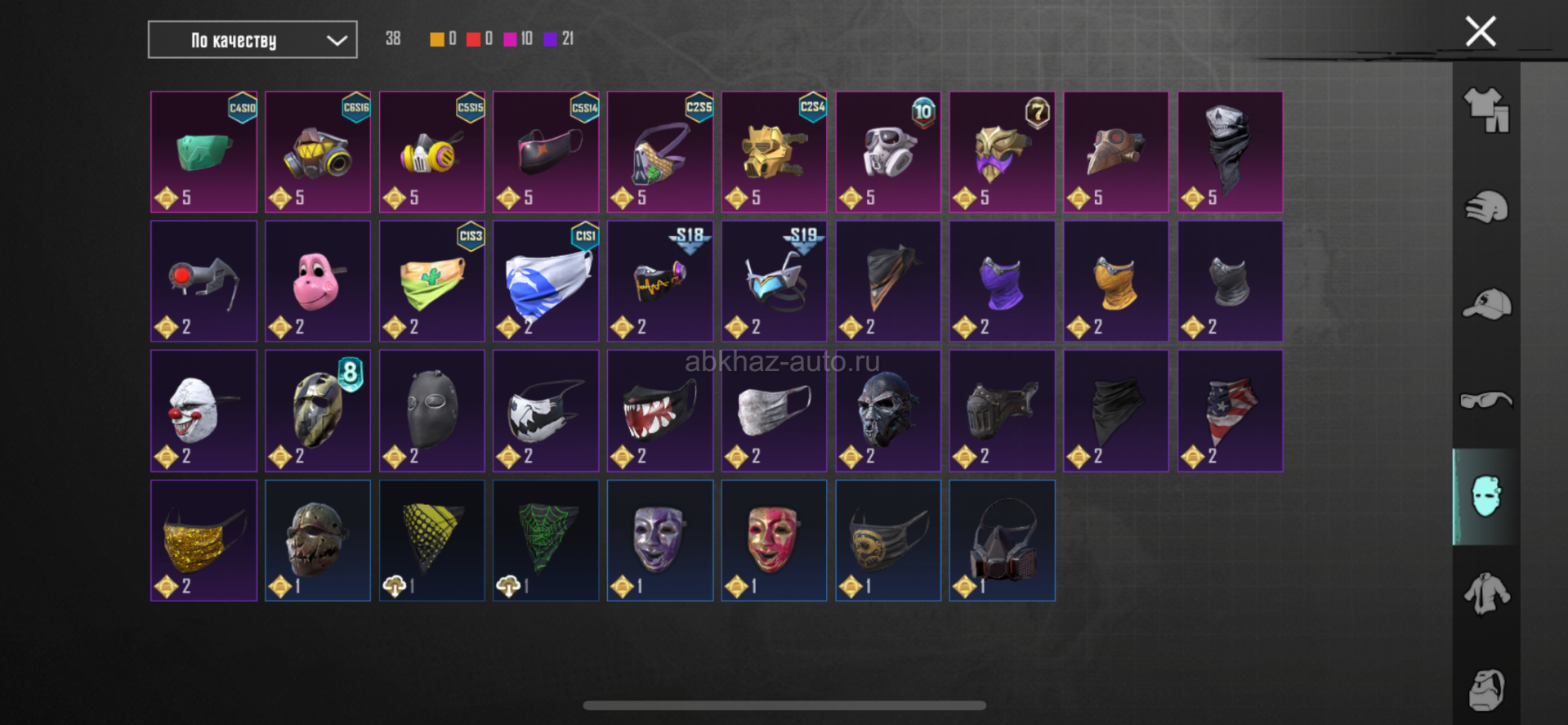Switch to the outfits set category

click(1485, 110)
